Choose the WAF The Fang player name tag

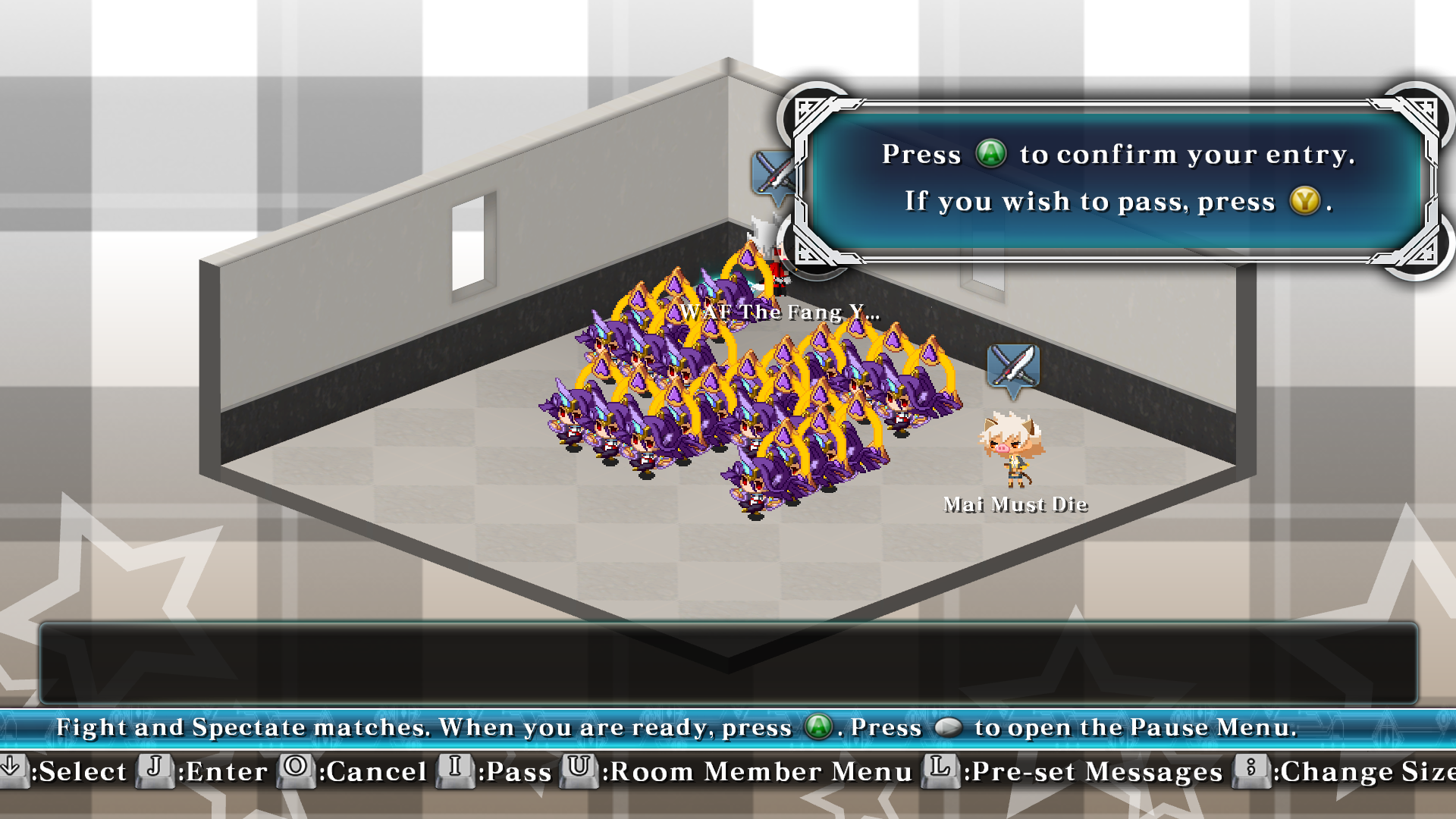pyautogui.click(x=780, y=312)
